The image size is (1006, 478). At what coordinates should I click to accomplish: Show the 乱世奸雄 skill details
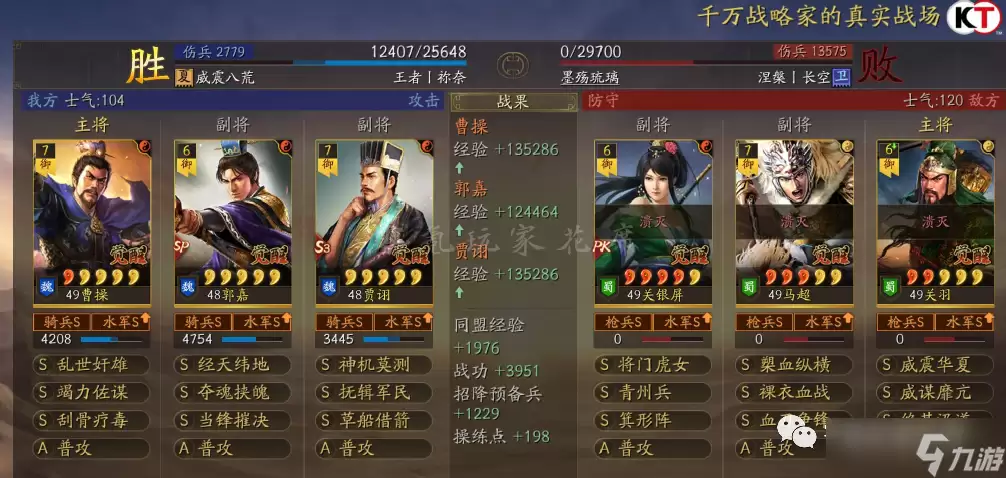[92, 365]
